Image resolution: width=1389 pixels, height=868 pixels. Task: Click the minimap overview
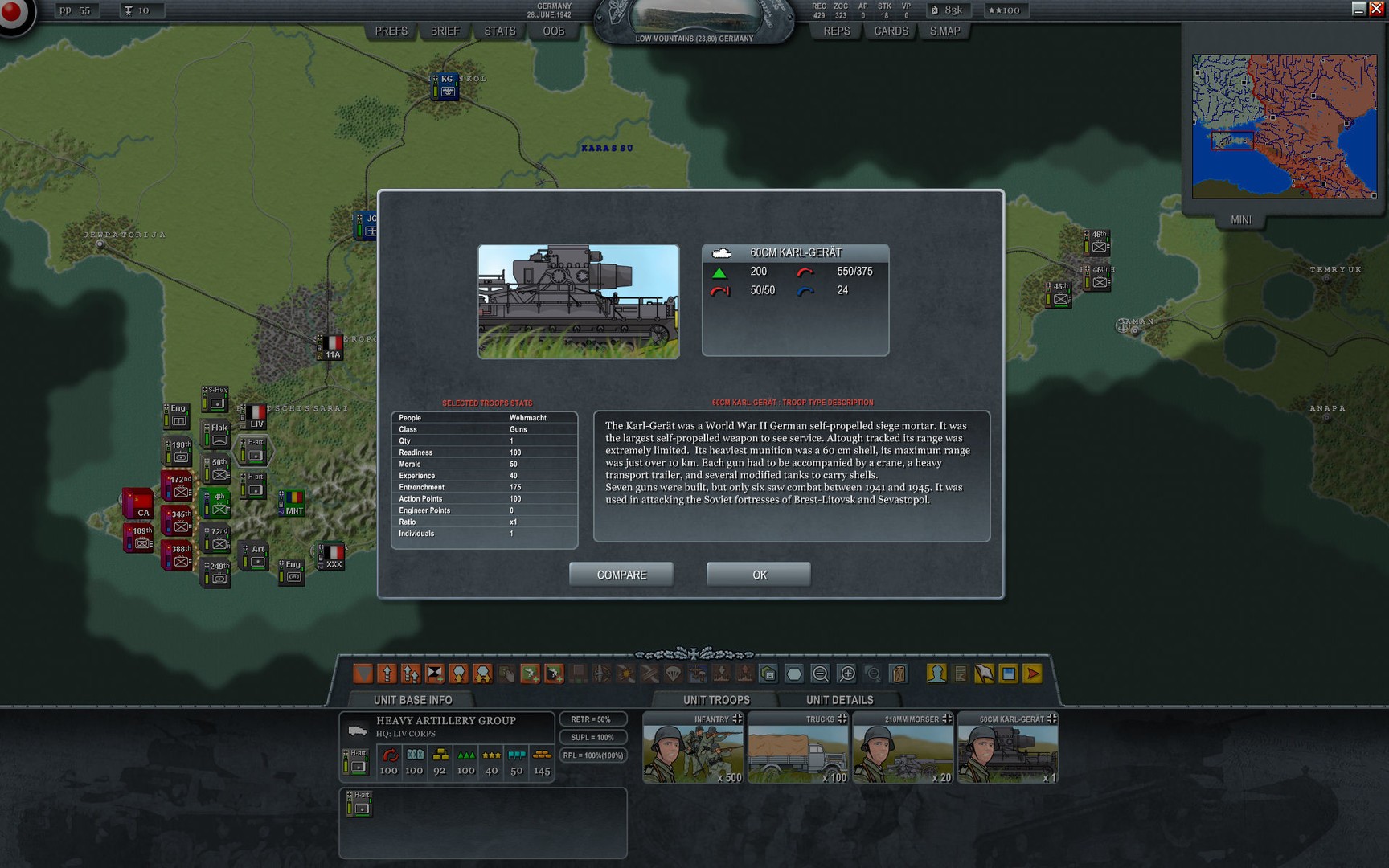pyautogui.click(x=1284, y=126)
